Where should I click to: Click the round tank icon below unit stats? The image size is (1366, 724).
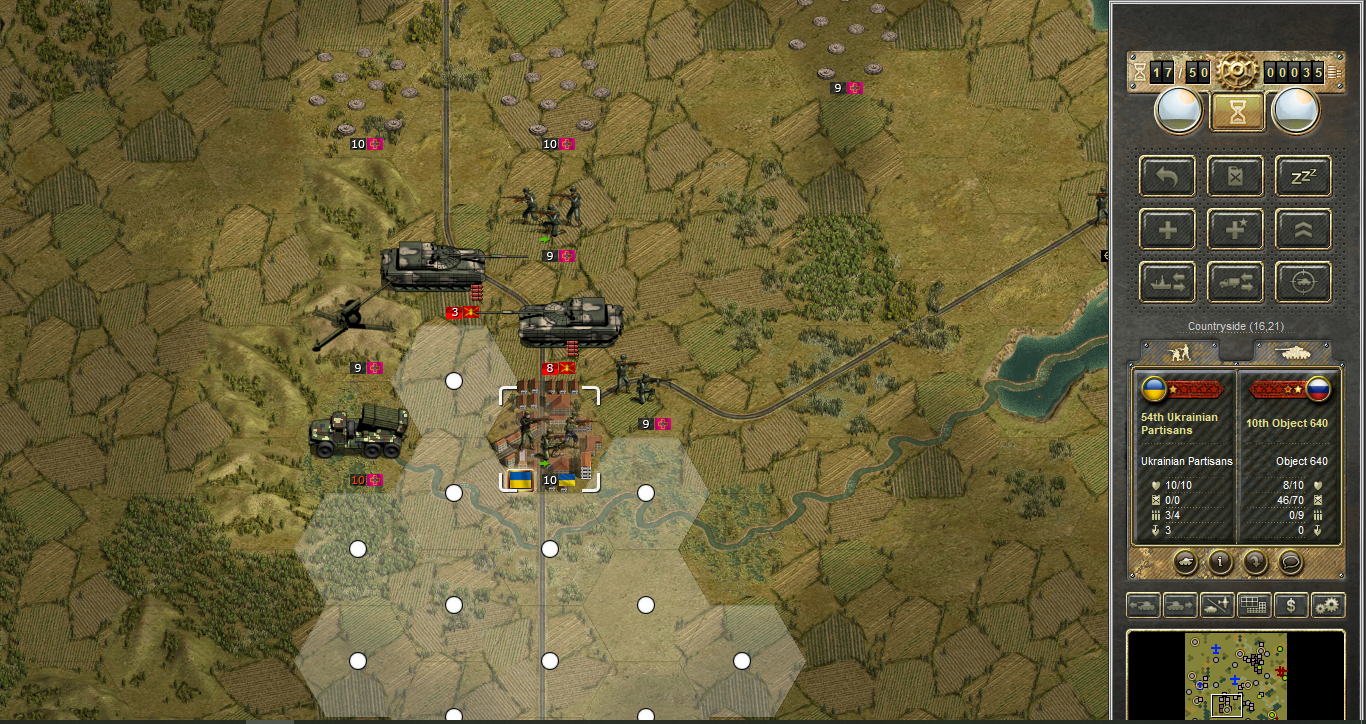point(1184,562)
